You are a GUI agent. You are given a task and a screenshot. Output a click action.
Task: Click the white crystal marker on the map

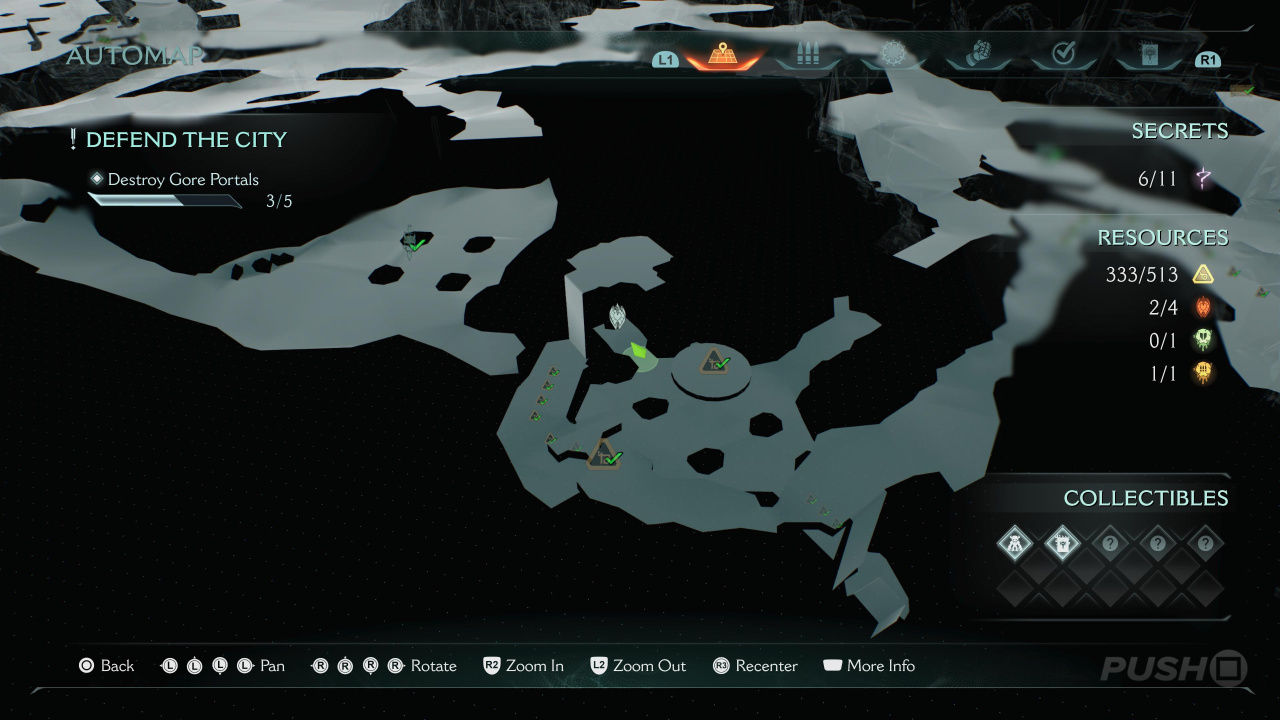pyautogui.click(x=618, y=316)
